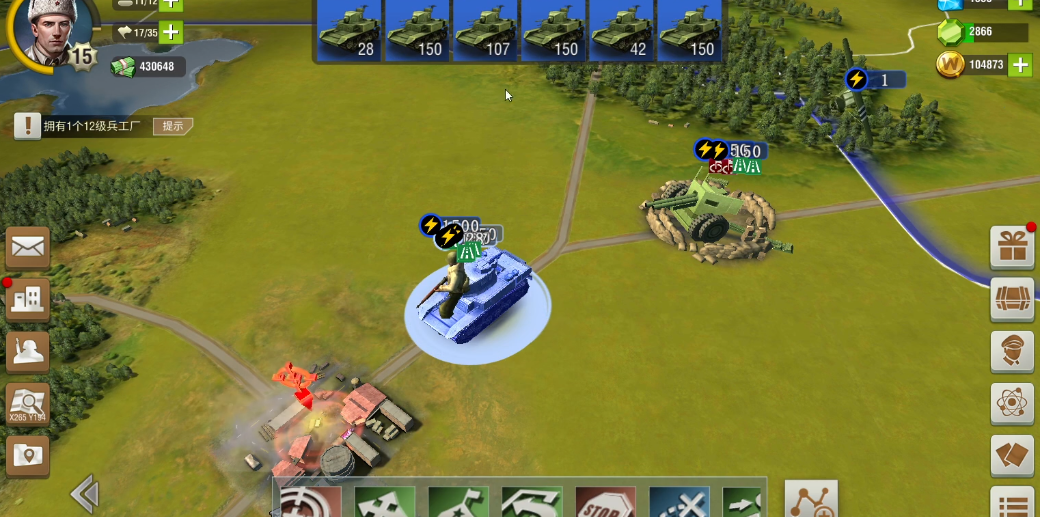Issue the red STOP command
The height and width of the screenshot is (517, 1040).
click(x=605, y=503)
